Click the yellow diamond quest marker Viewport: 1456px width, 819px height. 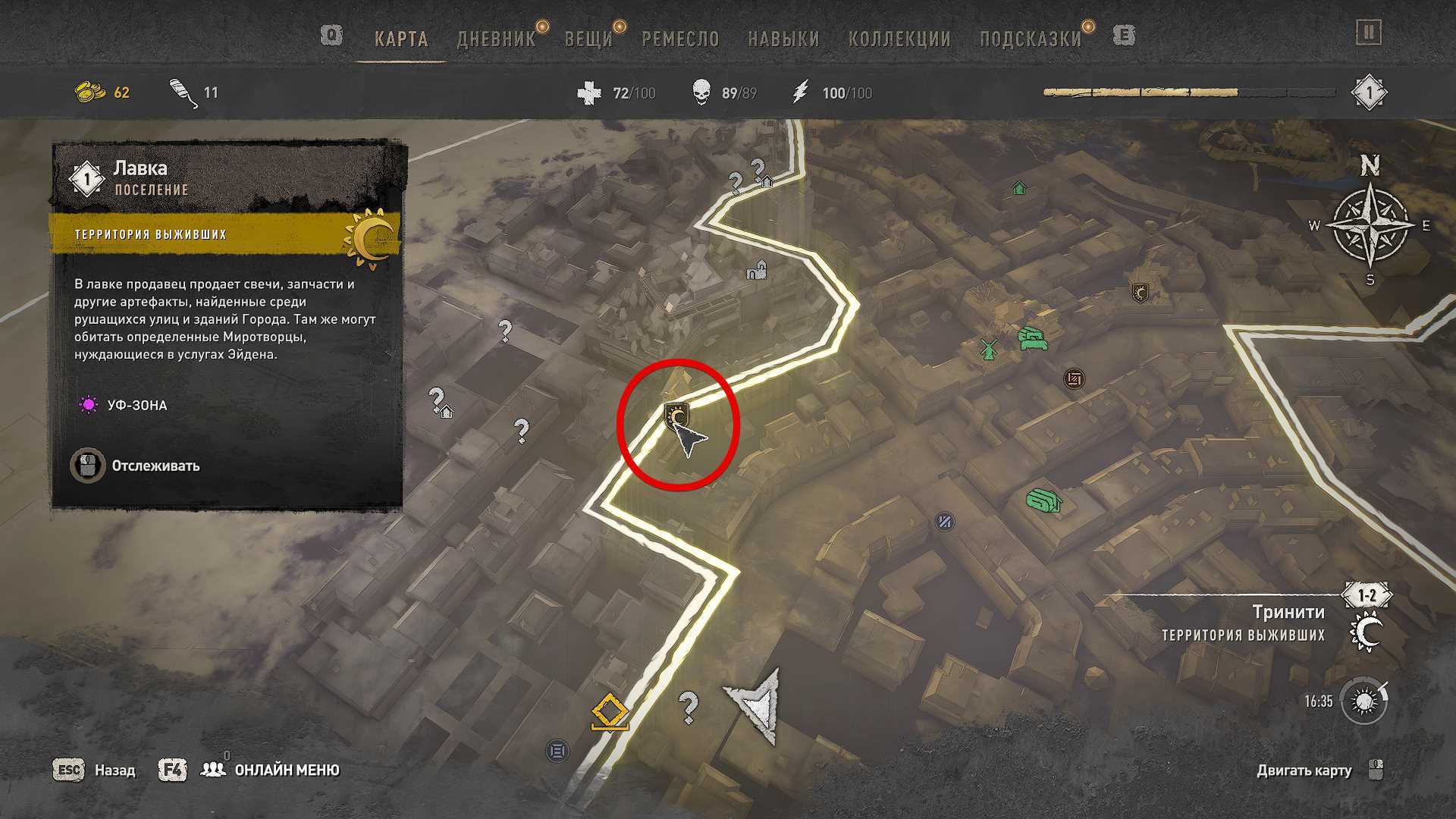[x=610, y=714]
